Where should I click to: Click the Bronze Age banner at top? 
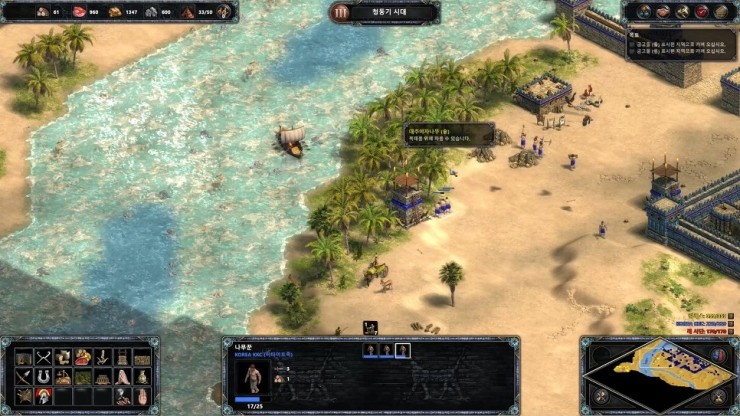[384, 13]
